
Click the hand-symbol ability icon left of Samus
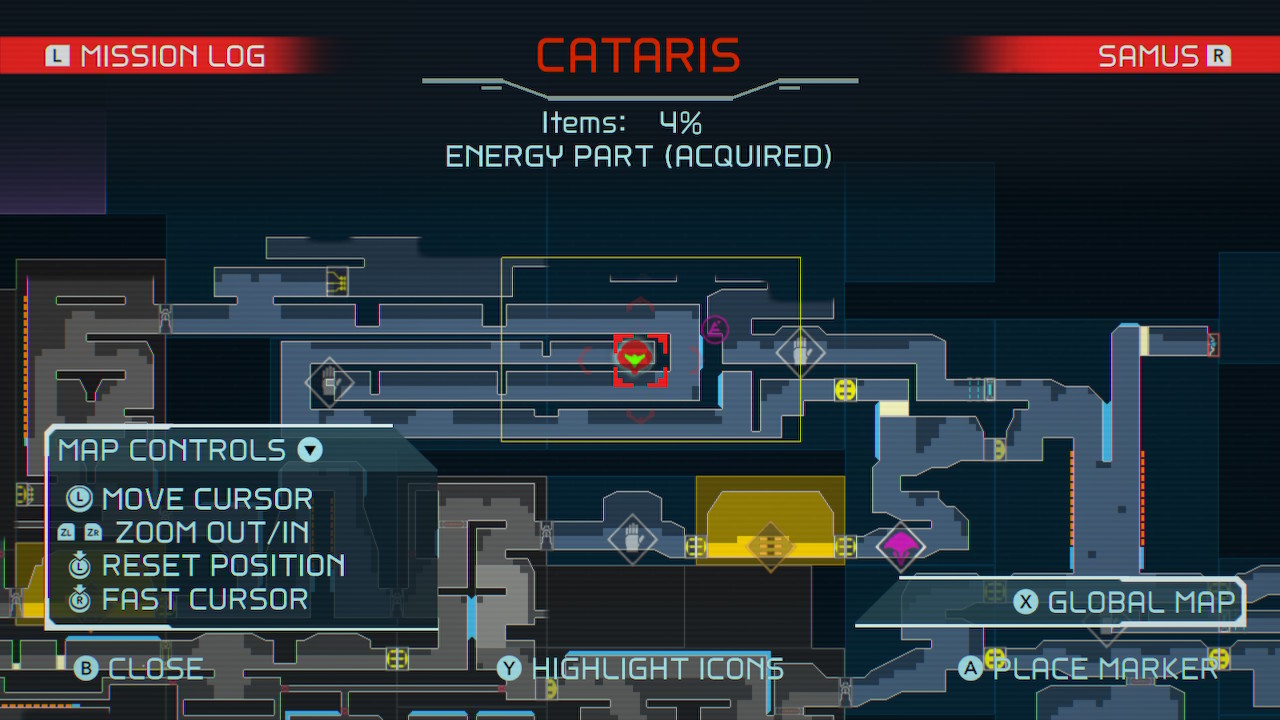pyautogui.click(x=330, y=383)
